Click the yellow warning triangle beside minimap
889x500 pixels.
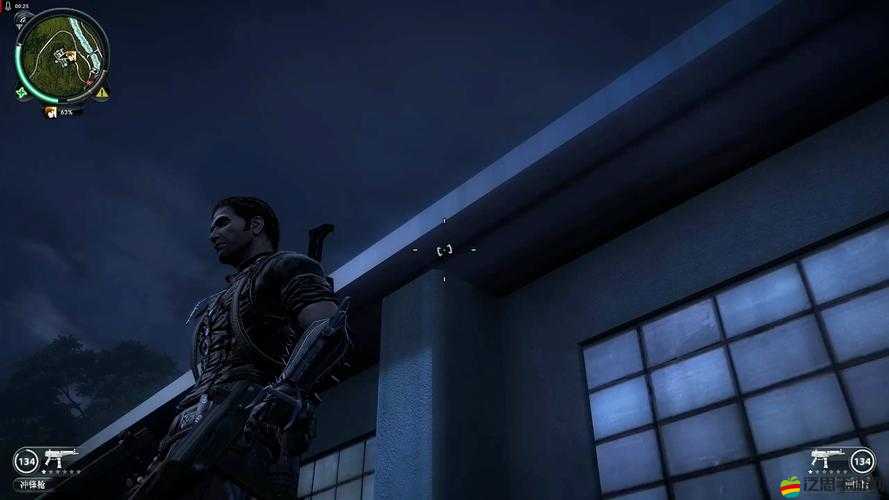coord(102,92)
